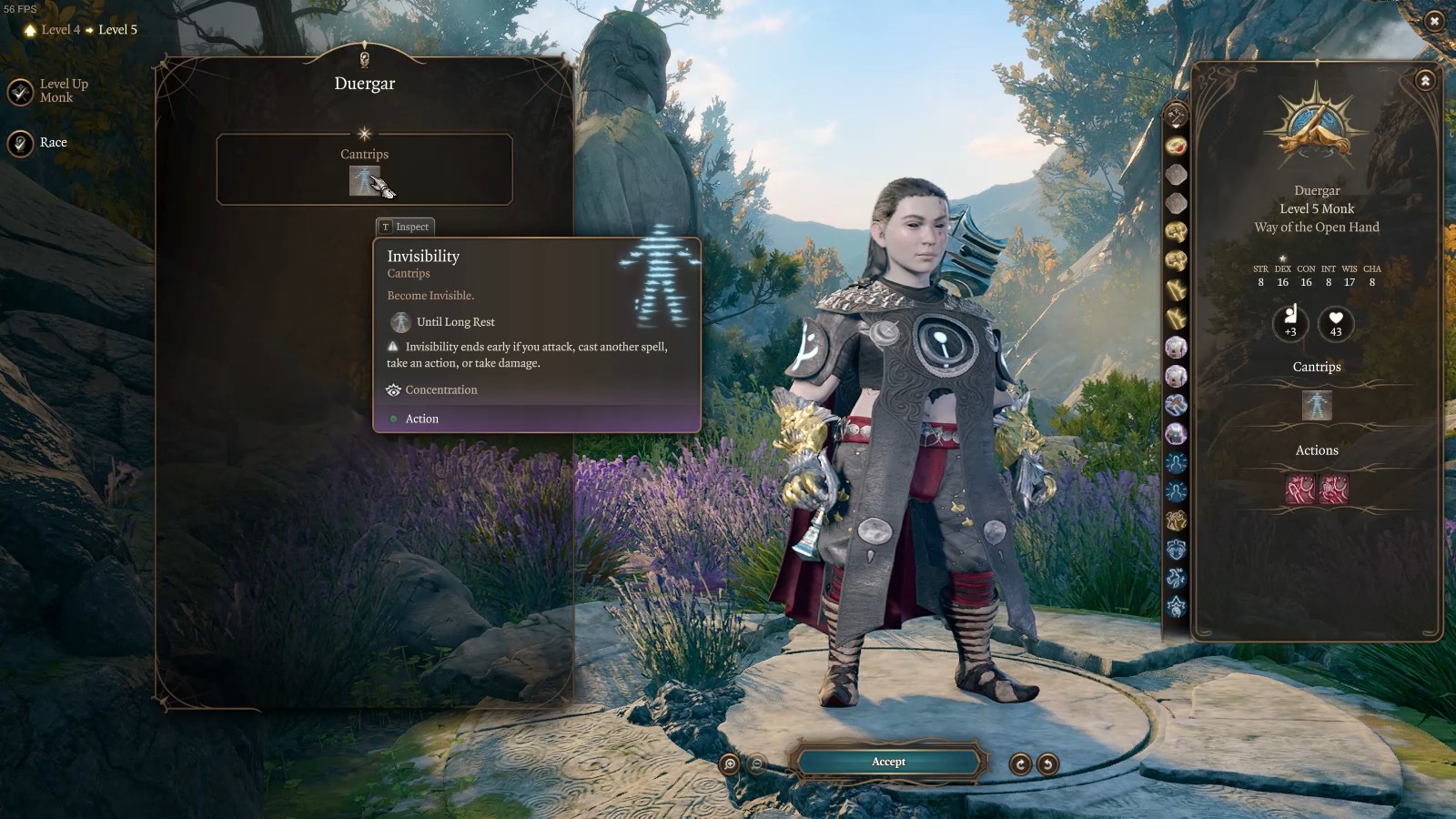This screenshot has width=1456, height=819.
Task: Confirm level up with the Accept button
Action: tap(888, 763)
